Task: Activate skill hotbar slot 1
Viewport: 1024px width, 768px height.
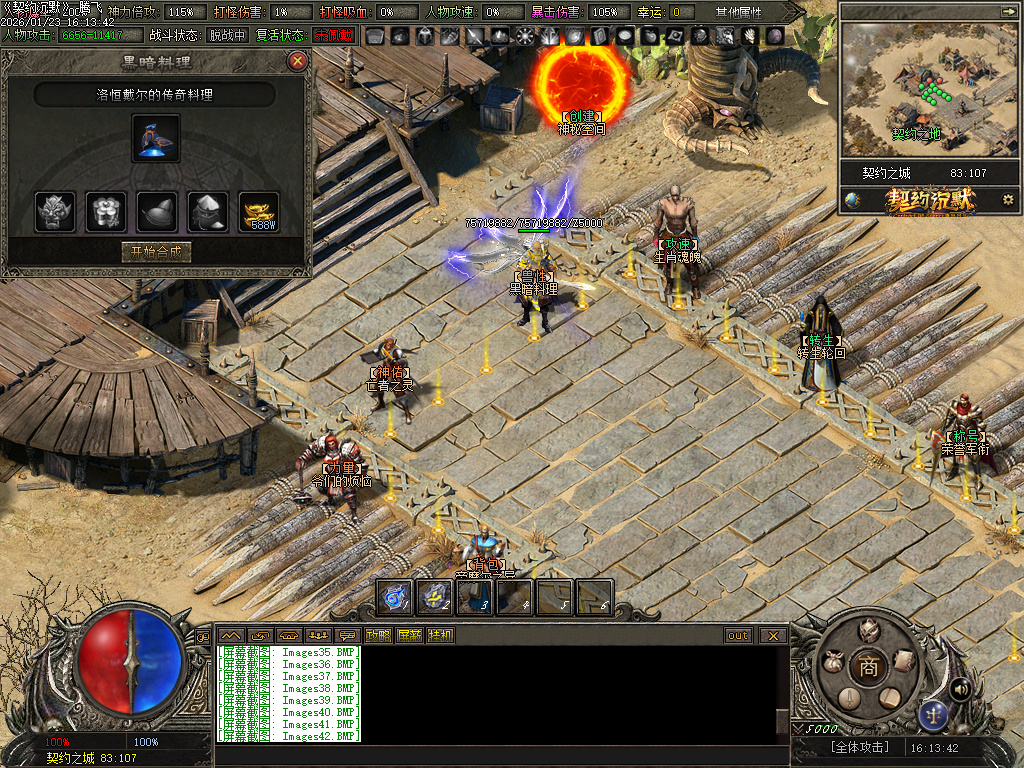Action: coord(394,597)
